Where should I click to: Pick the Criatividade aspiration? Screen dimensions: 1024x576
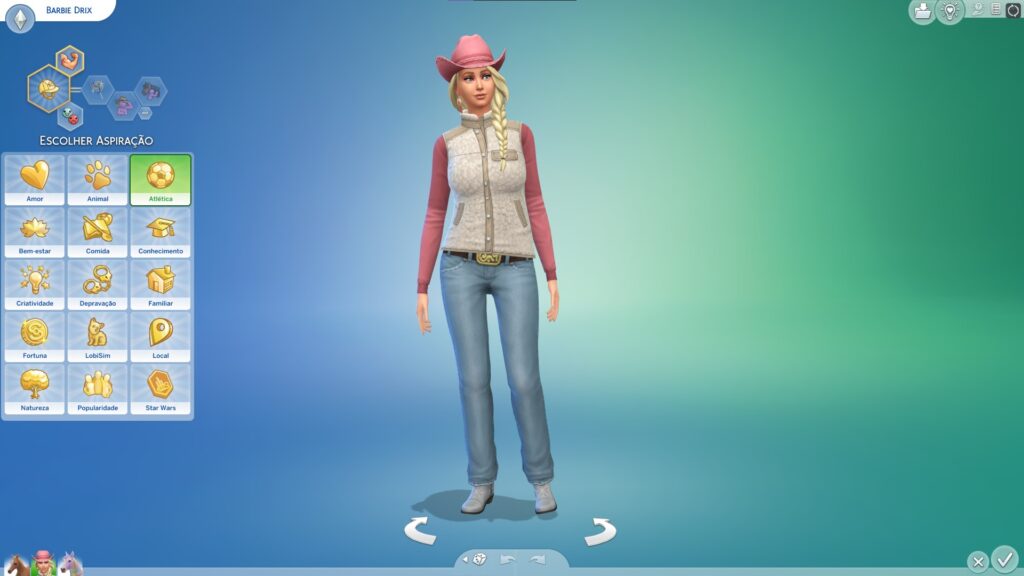(34, 284)
